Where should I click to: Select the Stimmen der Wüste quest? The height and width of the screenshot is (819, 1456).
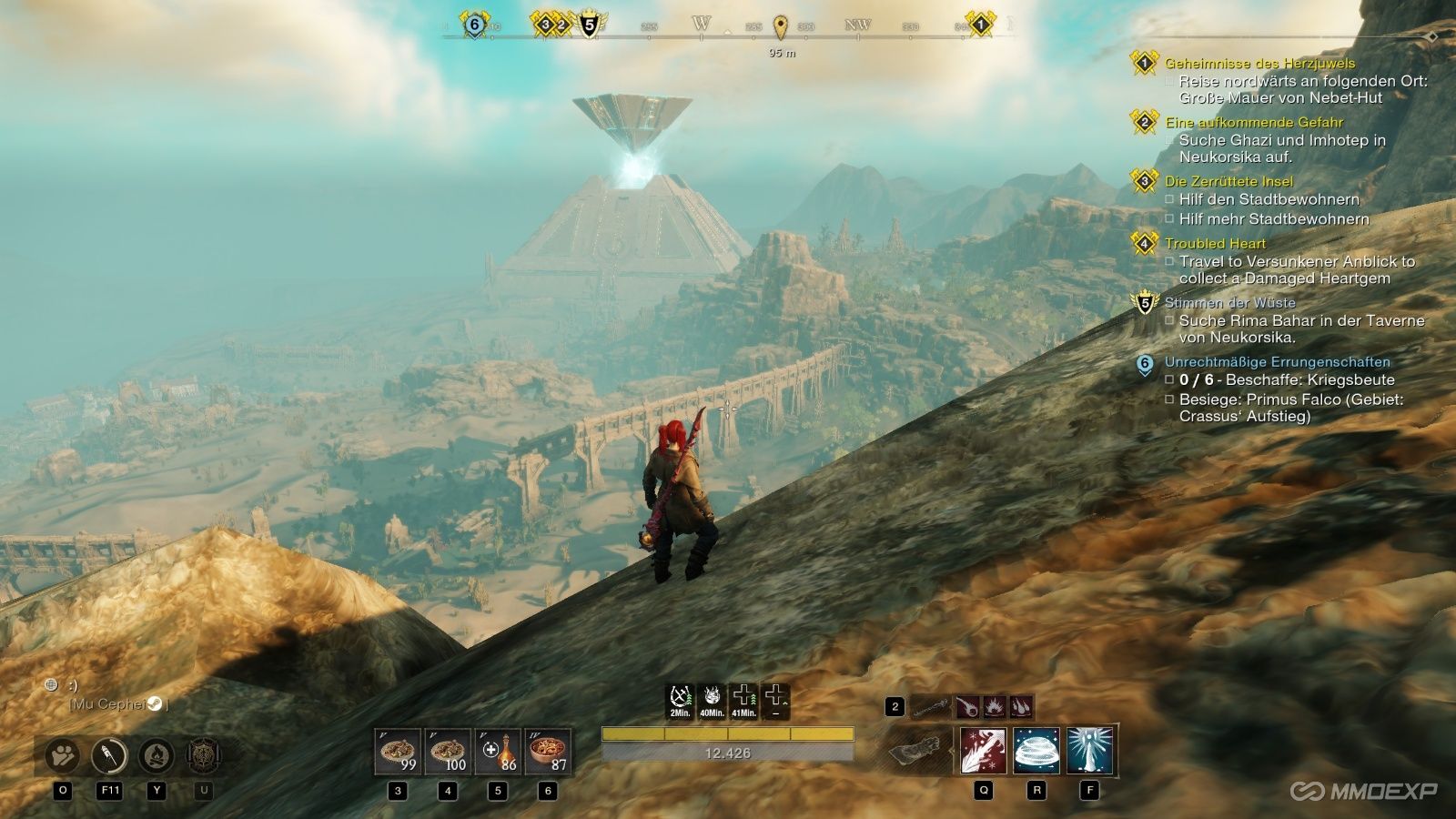click(x=1229, y=302)
